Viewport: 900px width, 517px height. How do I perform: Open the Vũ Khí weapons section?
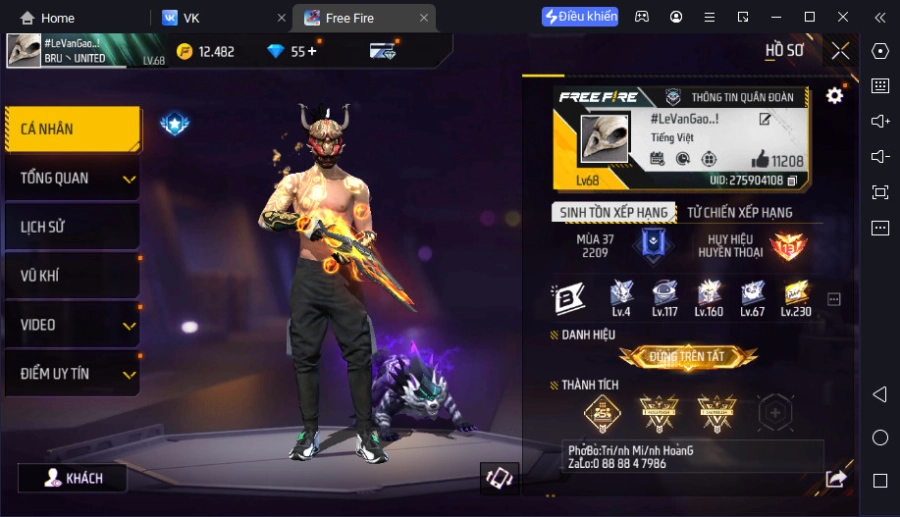pos(70,276)
